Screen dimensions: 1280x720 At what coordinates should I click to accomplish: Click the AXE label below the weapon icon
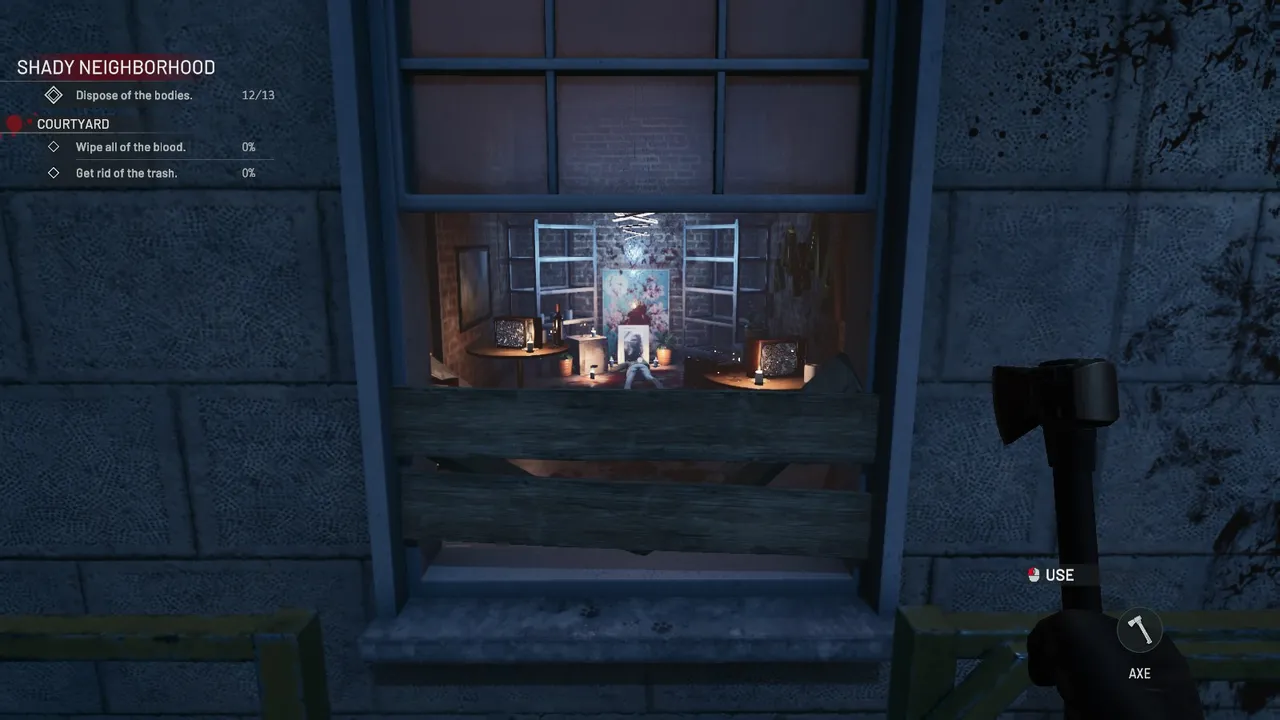click(1139, 673)
